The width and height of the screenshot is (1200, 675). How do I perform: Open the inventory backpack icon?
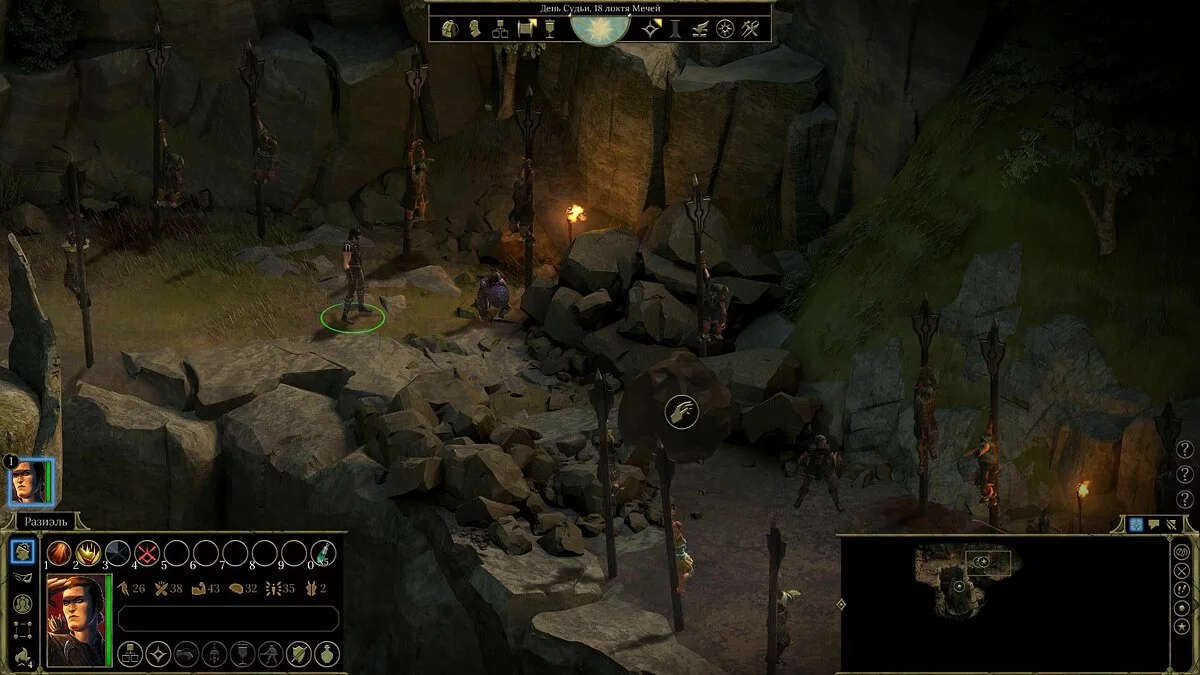click(449, 28)
